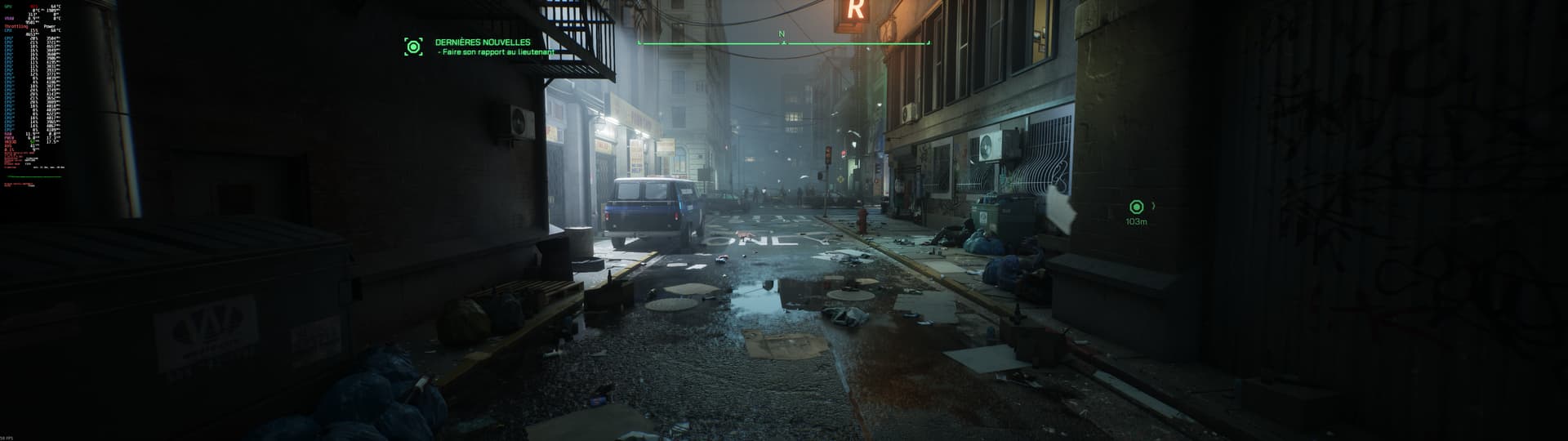Select the green objective tracker icon
Screen dimensions: 1568x441
coord(414,47)
